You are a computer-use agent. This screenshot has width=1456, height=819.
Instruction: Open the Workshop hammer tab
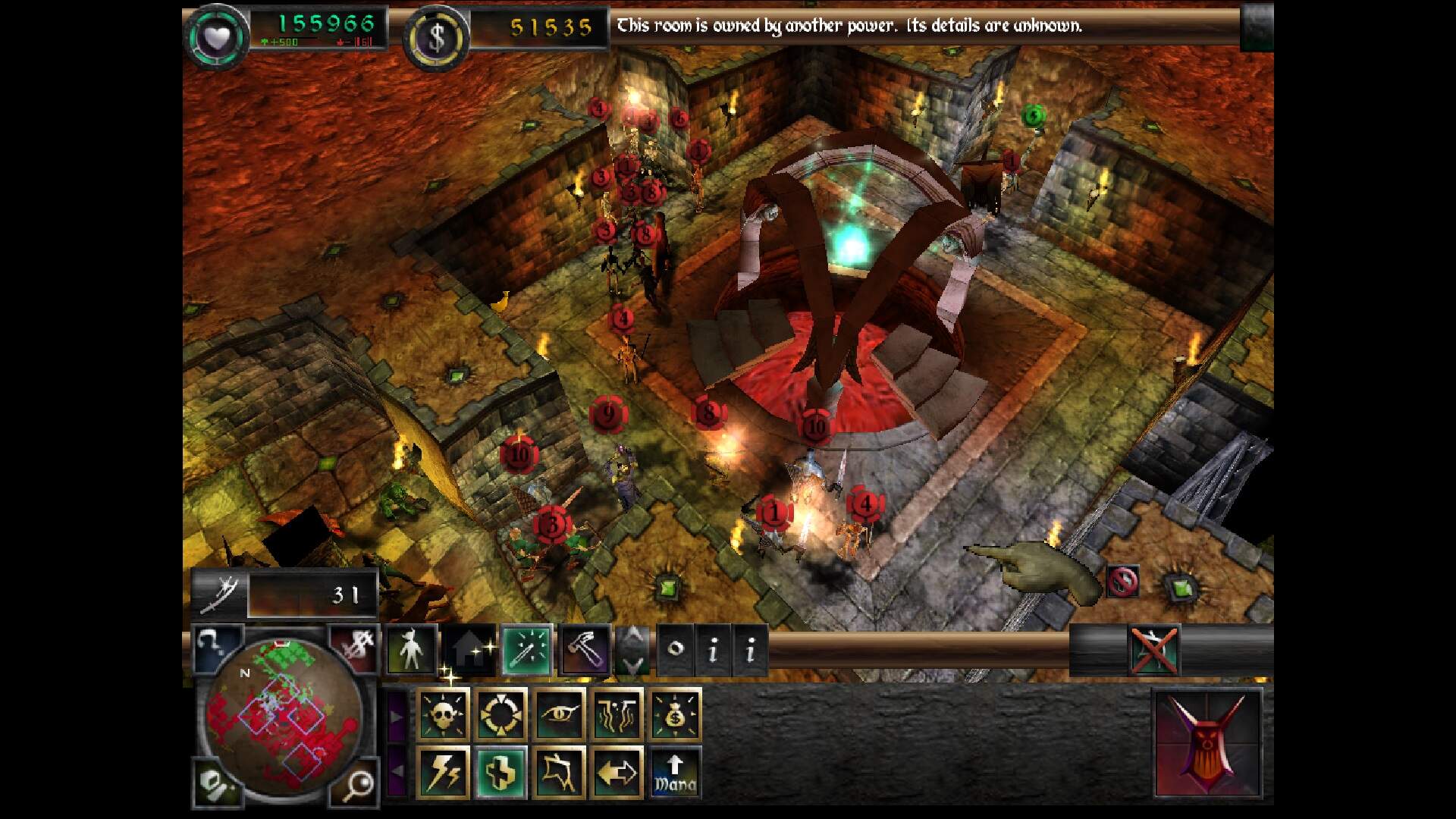[585, 650]
